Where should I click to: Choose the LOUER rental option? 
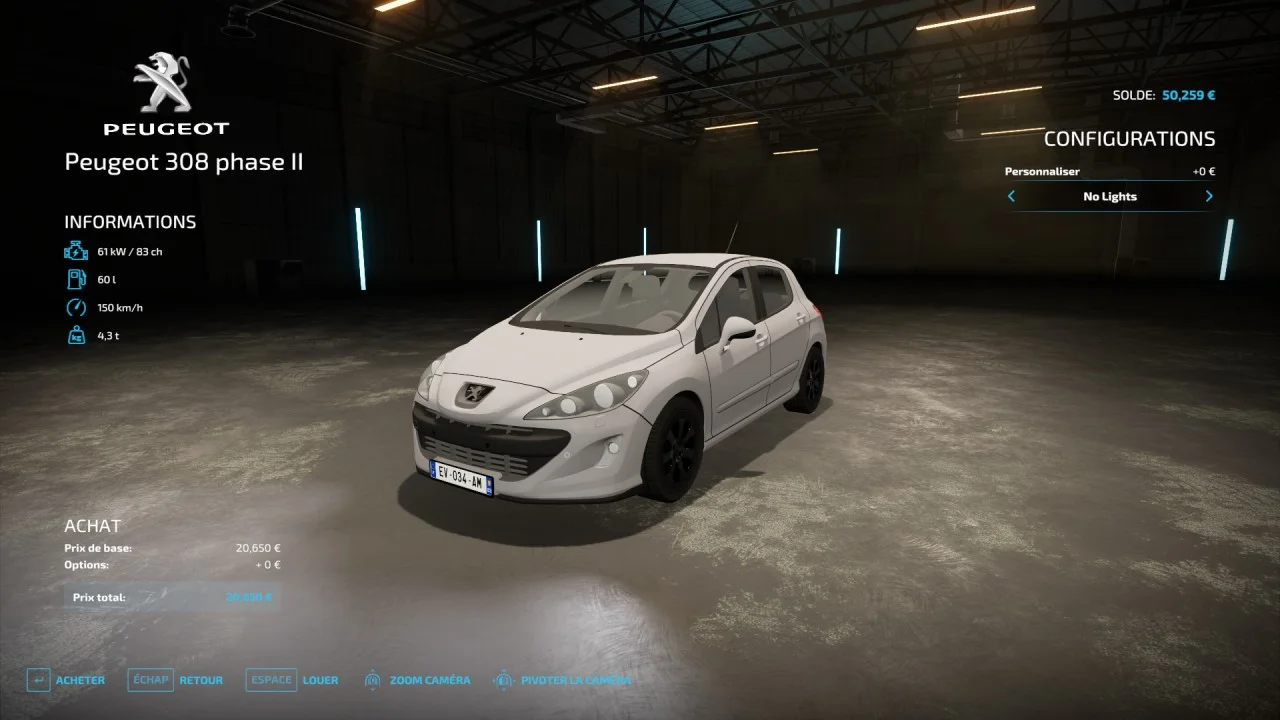point(294,680)
